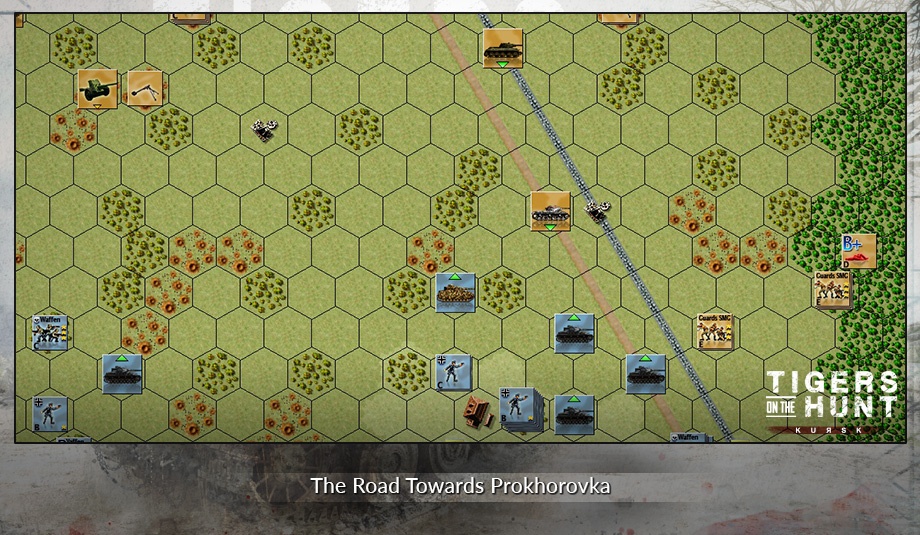Viewport: 920px width, 535px height.
Task: Select the German infantry counter marked C
Action: (452, 373)
